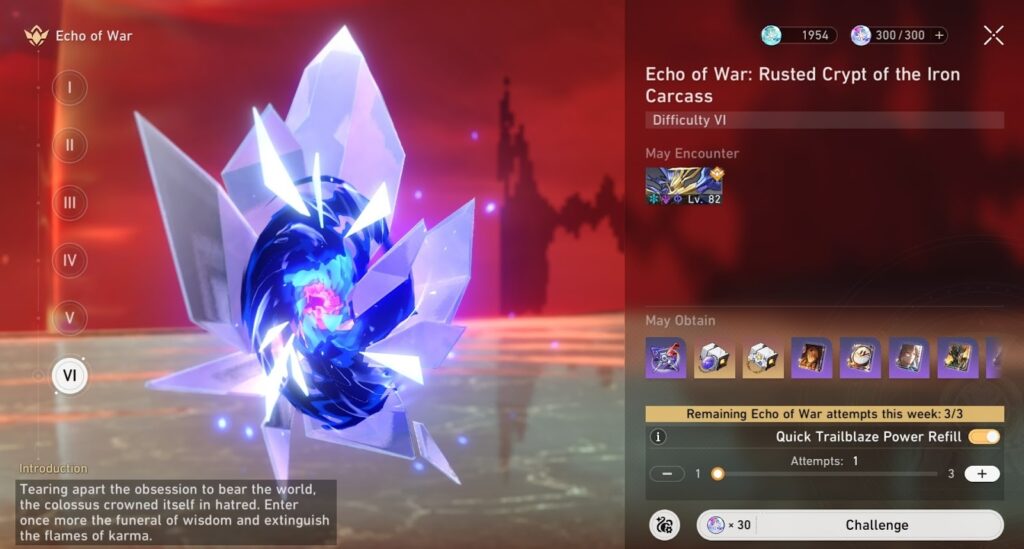Toggle Quick Trailblaze Power Refill

tap(984, 437)
